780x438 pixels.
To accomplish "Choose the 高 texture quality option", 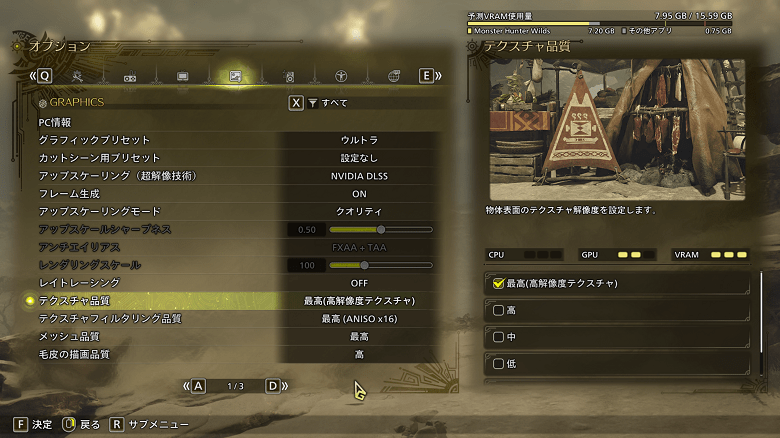I will pos(615,310).
